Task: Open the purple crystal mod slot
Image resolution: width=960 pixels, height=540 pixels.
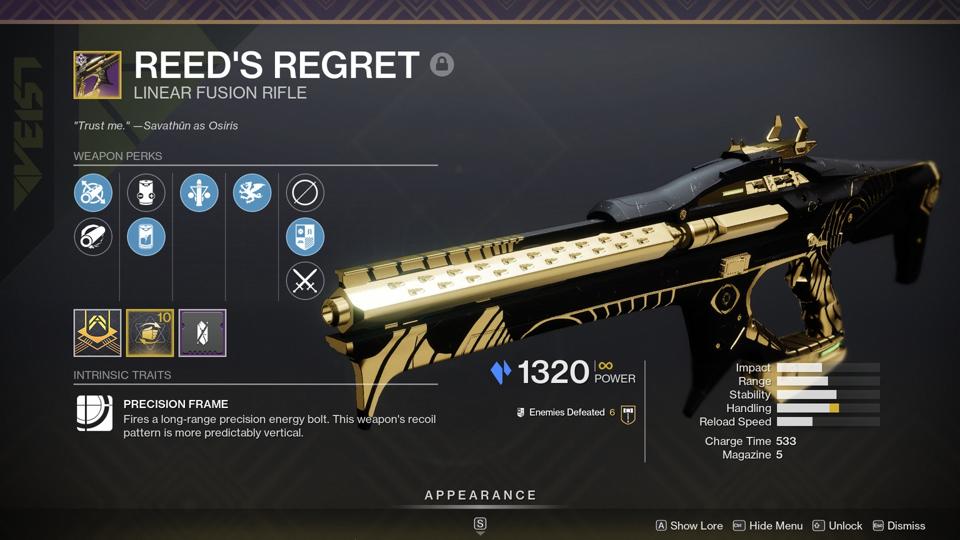Action: [x=203, y=333]
